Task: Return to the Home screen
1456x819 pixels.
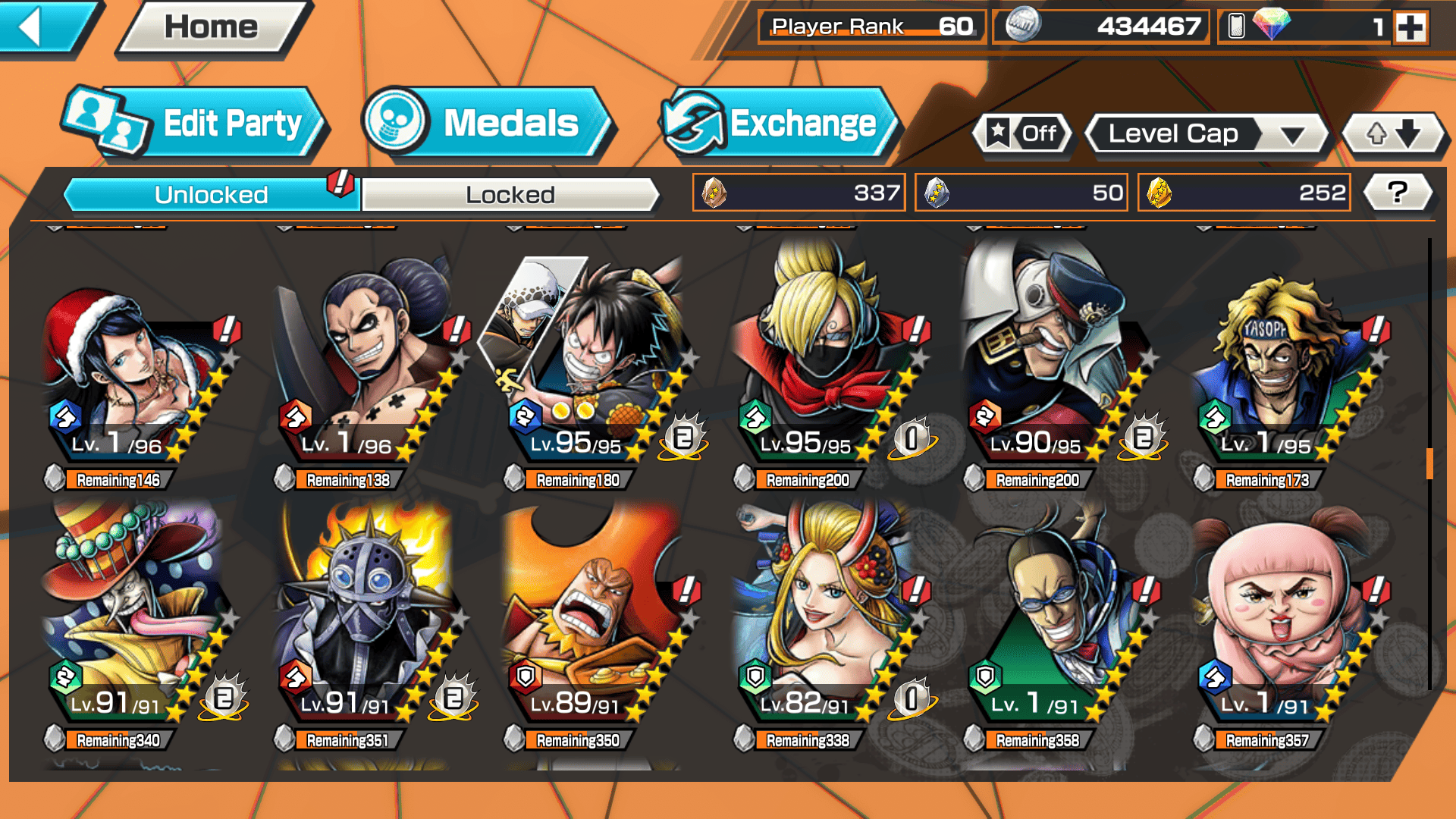Action: (212, 27)
